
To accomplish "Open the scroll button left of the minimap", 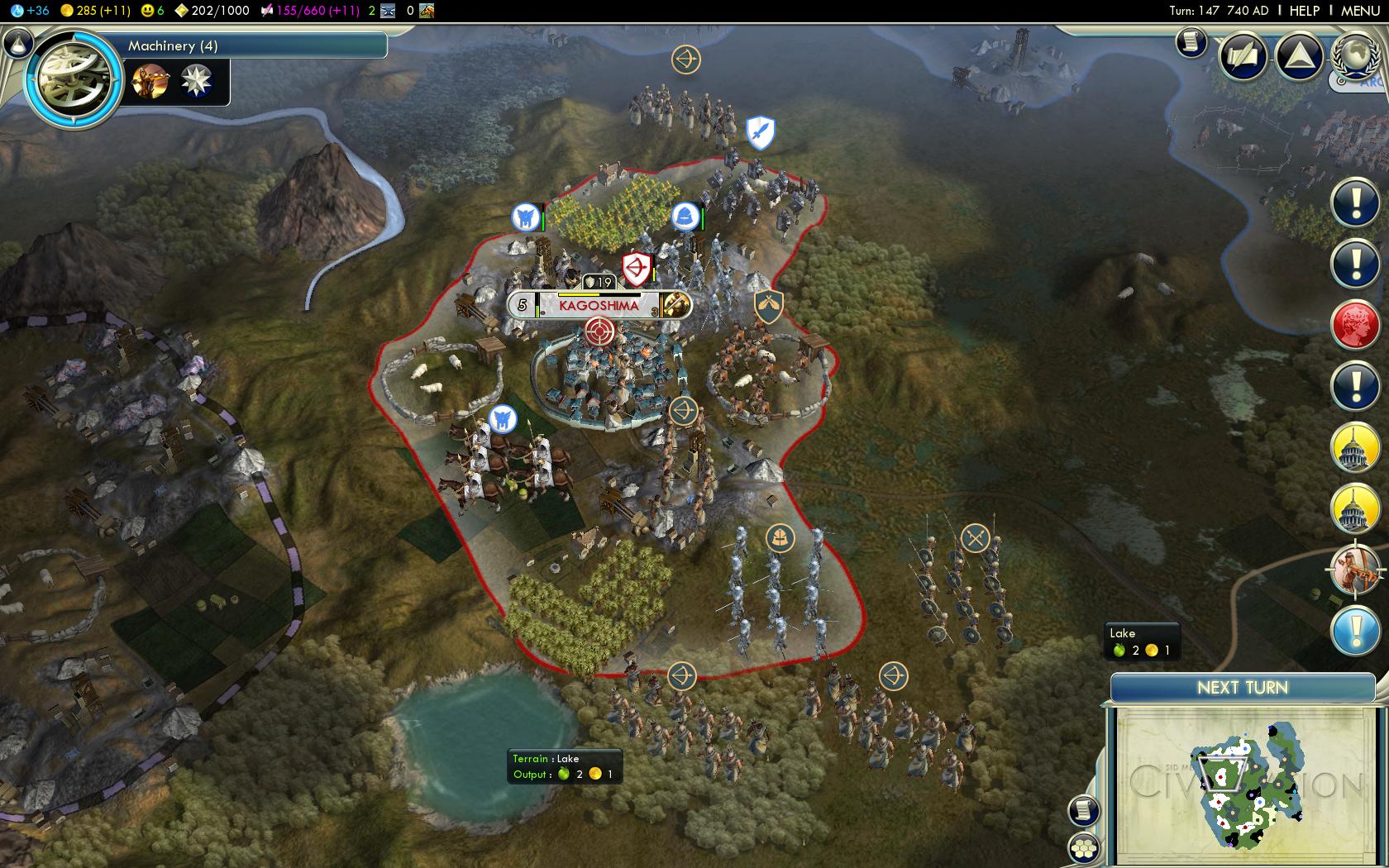I will [1083, 810].
